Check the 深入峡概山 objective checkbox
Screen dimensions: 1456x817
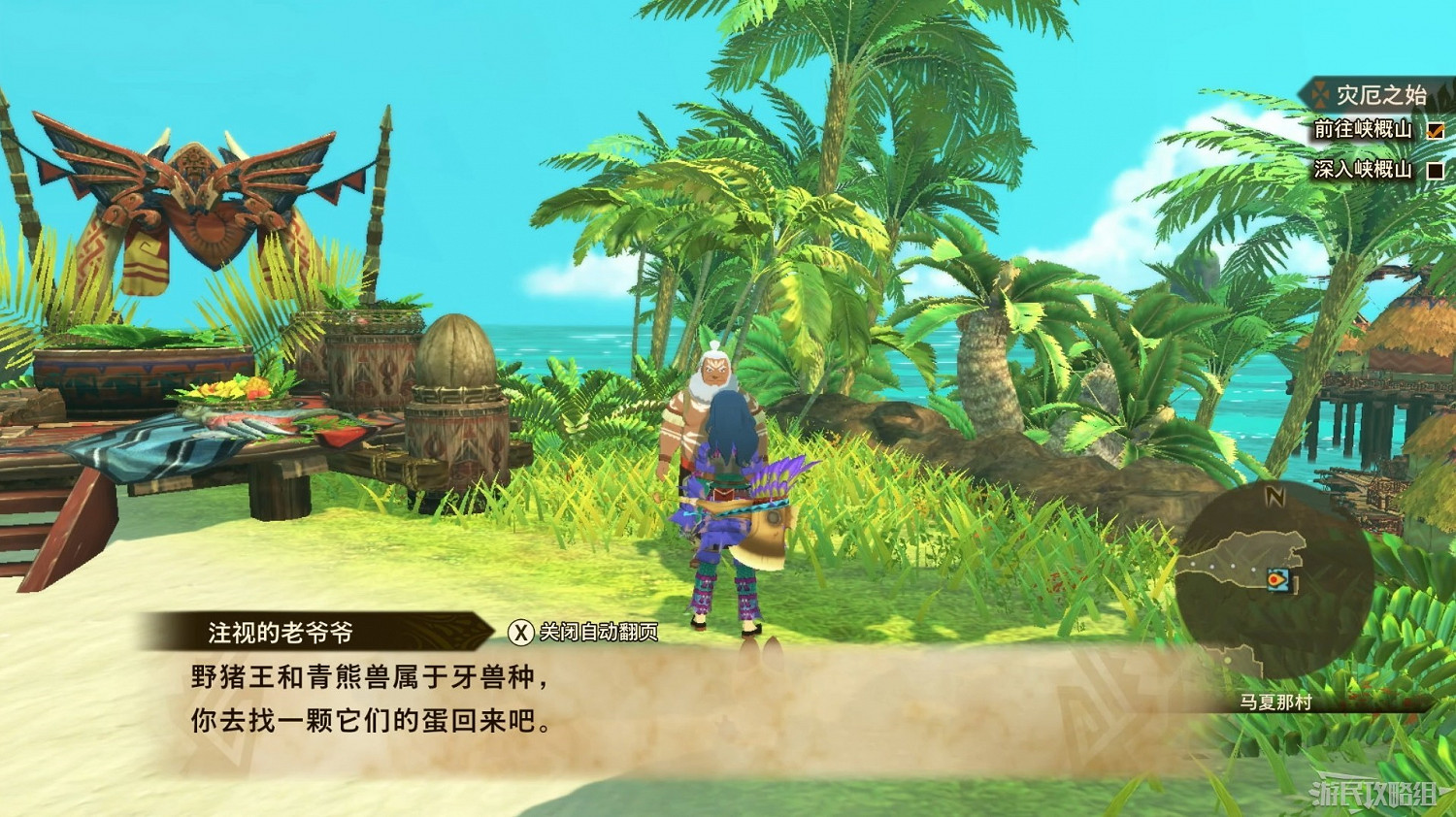click(x=1436, y=172)
